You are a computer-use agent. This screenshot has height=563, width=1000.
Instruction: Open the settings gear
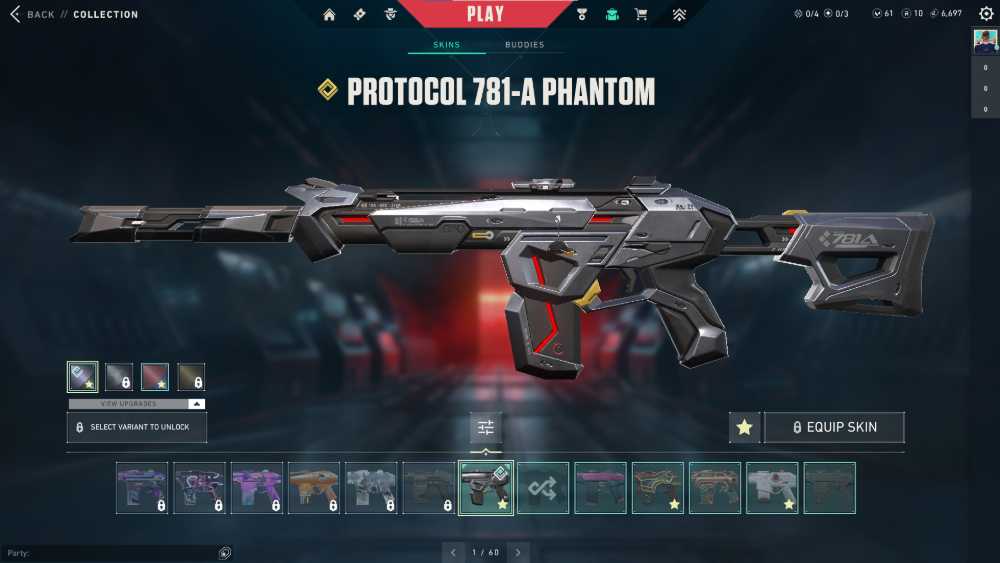point(986,14)
